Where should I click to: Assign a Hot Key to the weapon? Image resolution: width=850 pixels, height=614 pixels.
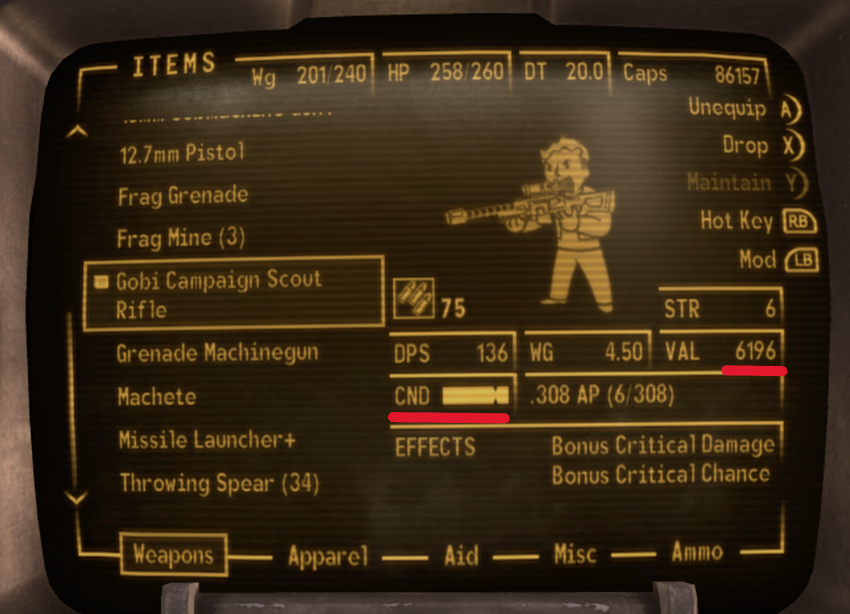pyautogui.click(x=752, y=220)
